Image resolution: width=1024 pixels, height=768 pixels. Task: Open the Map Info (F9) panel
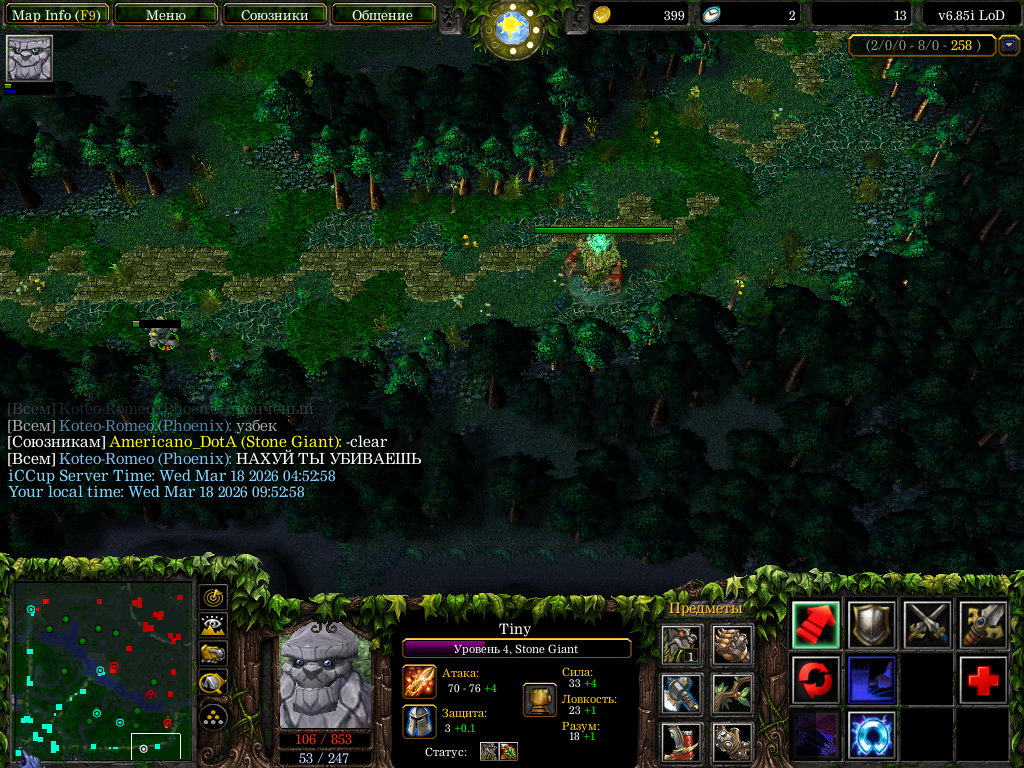(55, 15)
